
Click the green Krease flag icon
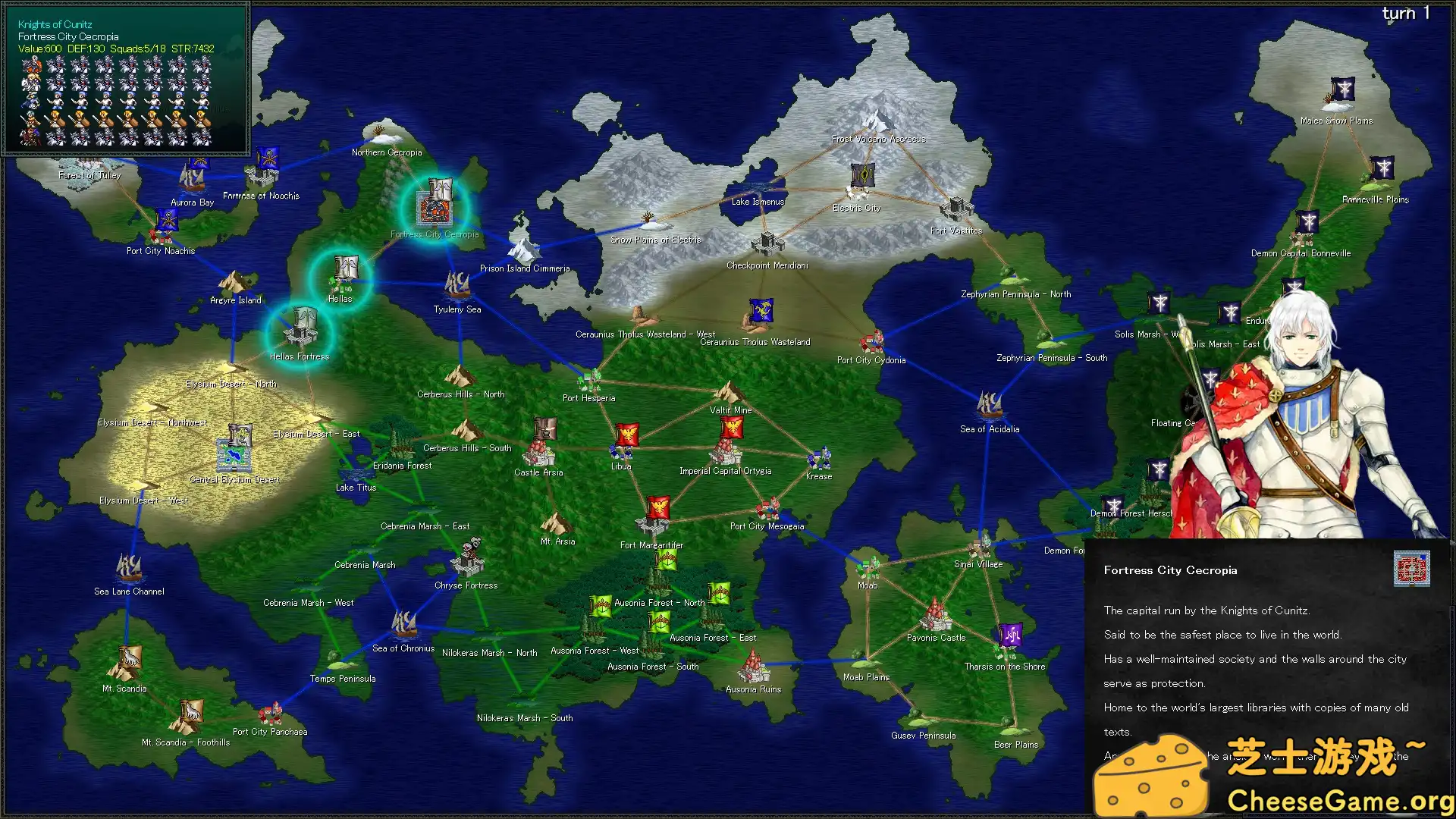pyautogui.click(x=819, y=458)
